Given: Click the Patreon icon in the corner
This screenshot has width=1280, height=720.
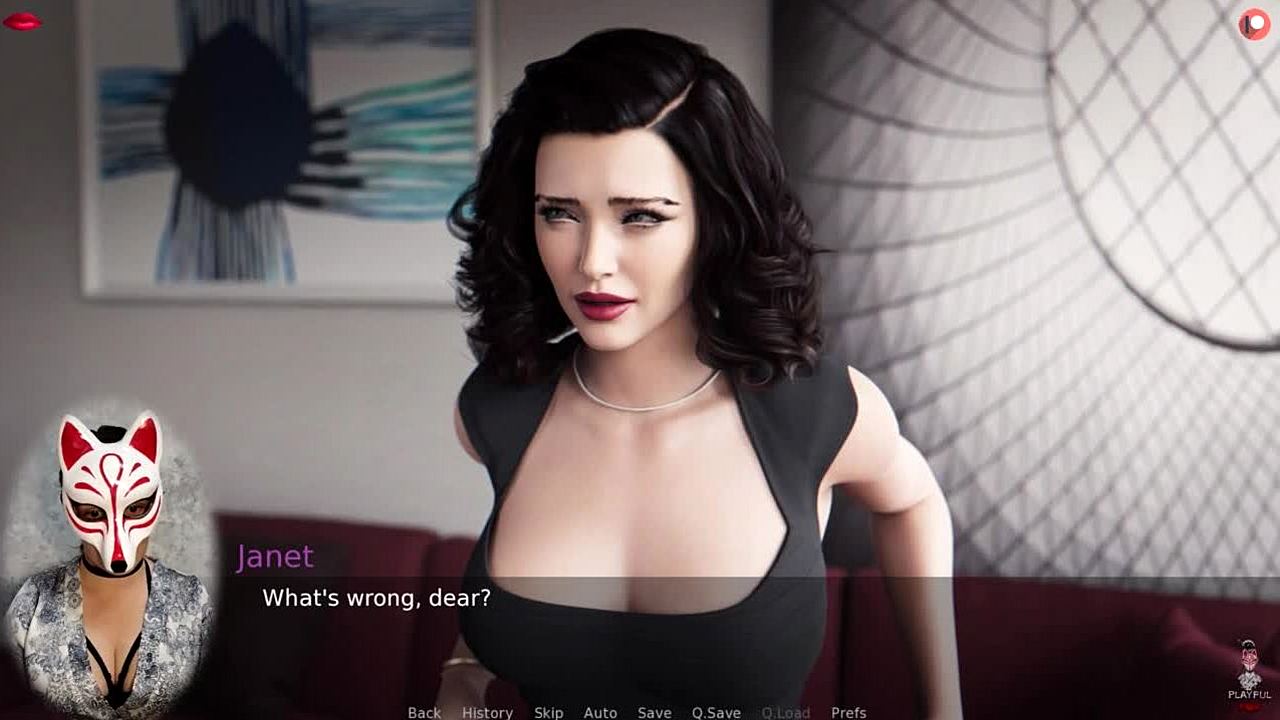Looking at the screenshot, I should pyautogui.click(x=1254, y=23).
